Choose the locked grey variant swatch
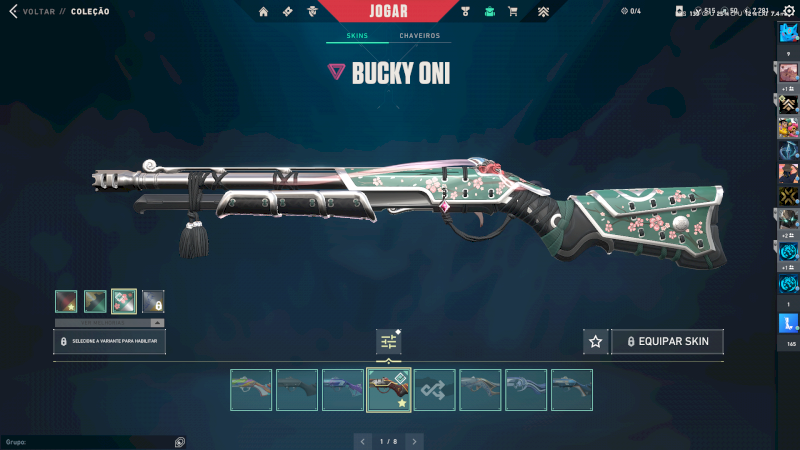800x450 pixels. [153, 301]
